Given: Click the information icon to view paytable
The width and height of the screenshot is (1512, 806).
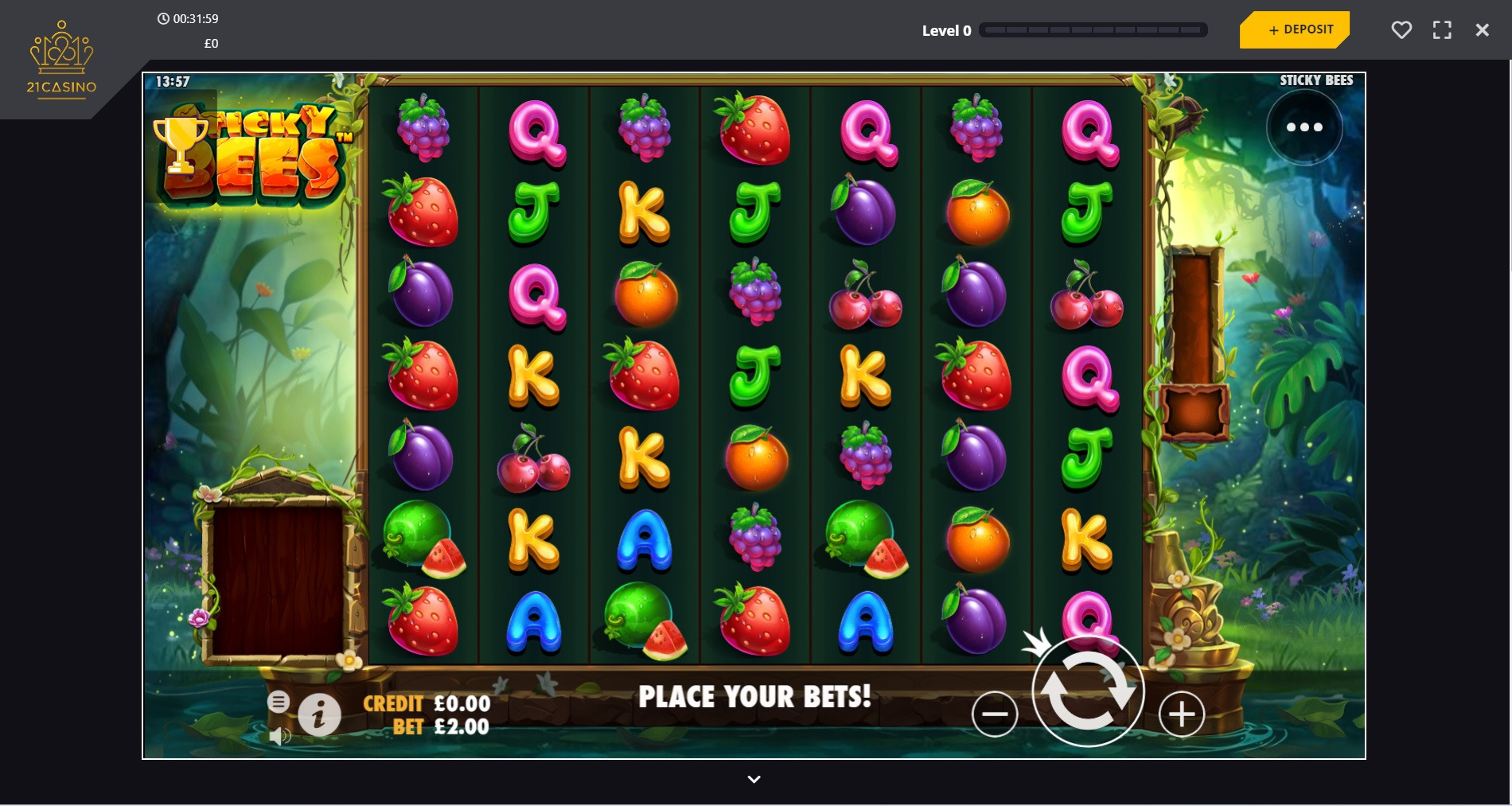Looking at the screenshot, I should (x=320, y=714).
